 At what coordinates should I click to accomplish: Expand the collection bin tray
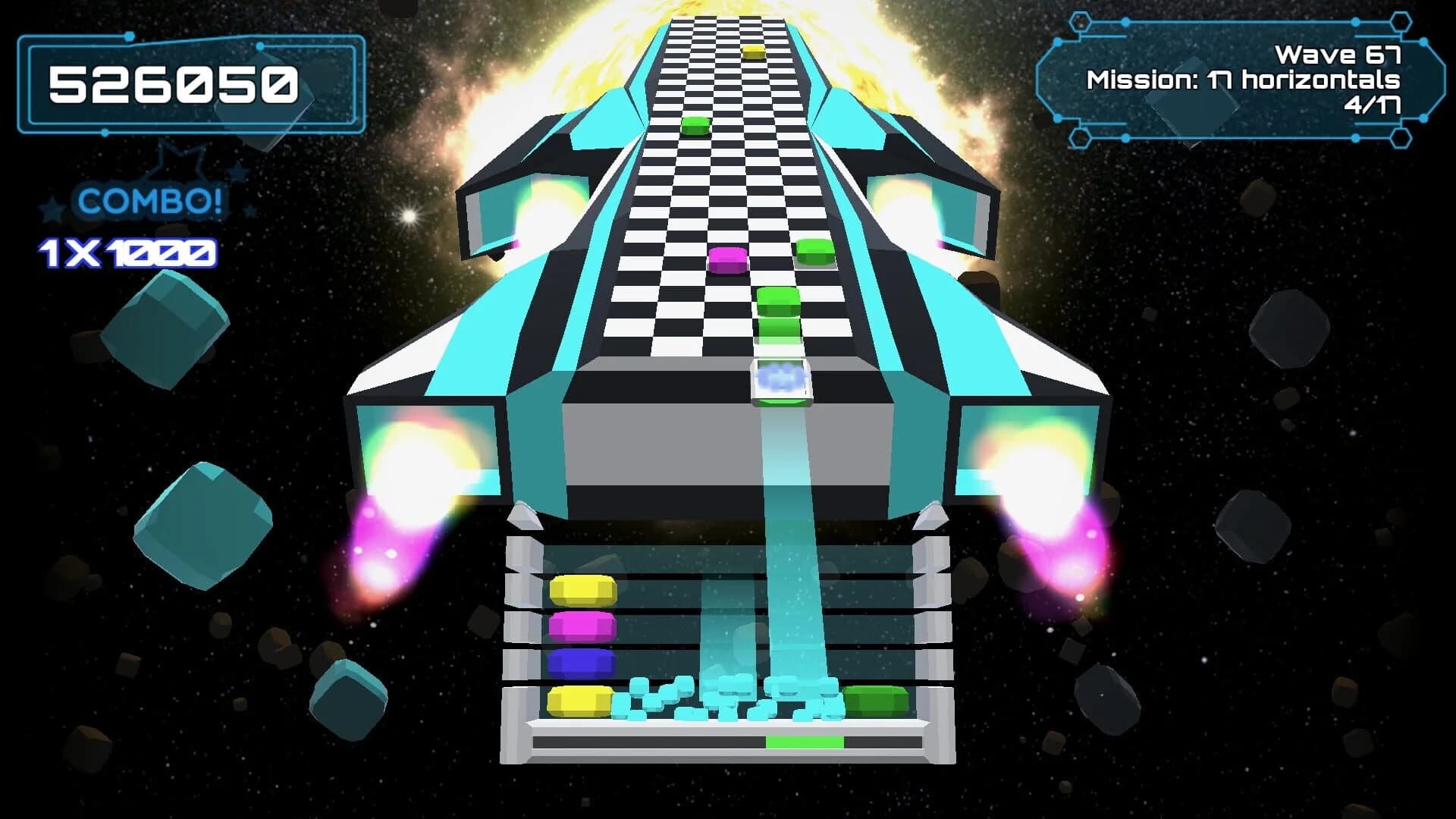tap(728, 648)
